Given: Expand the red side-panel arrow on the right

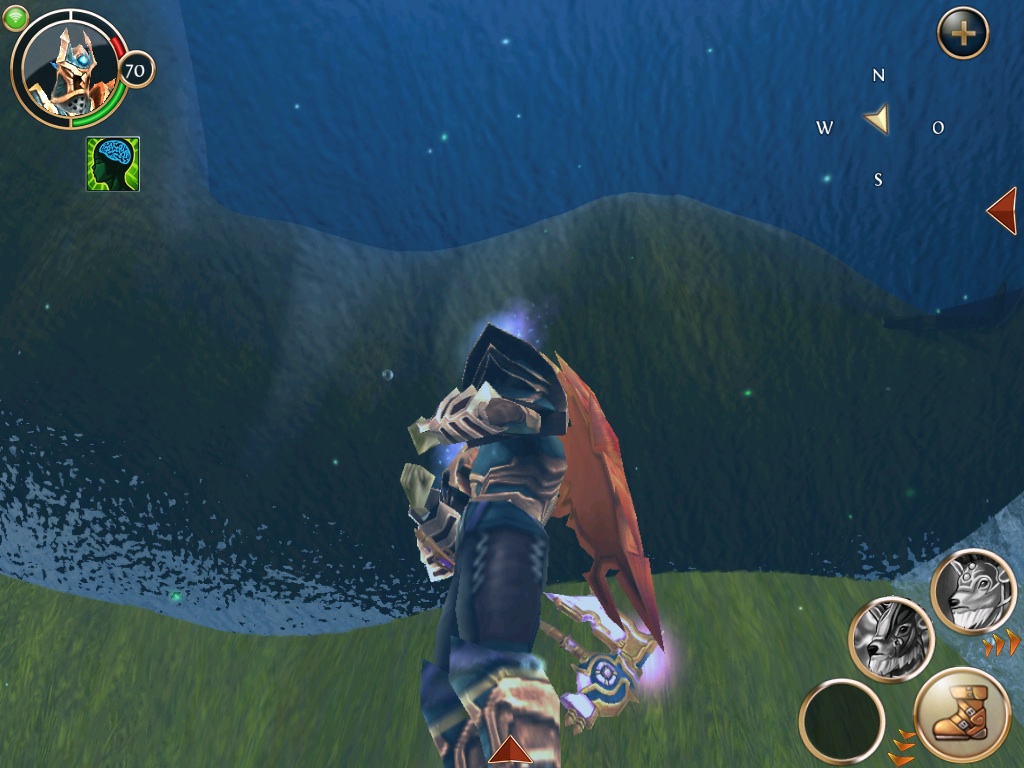Looking at the screenshot, I should pyautogui.click(x=1002, y=210).
